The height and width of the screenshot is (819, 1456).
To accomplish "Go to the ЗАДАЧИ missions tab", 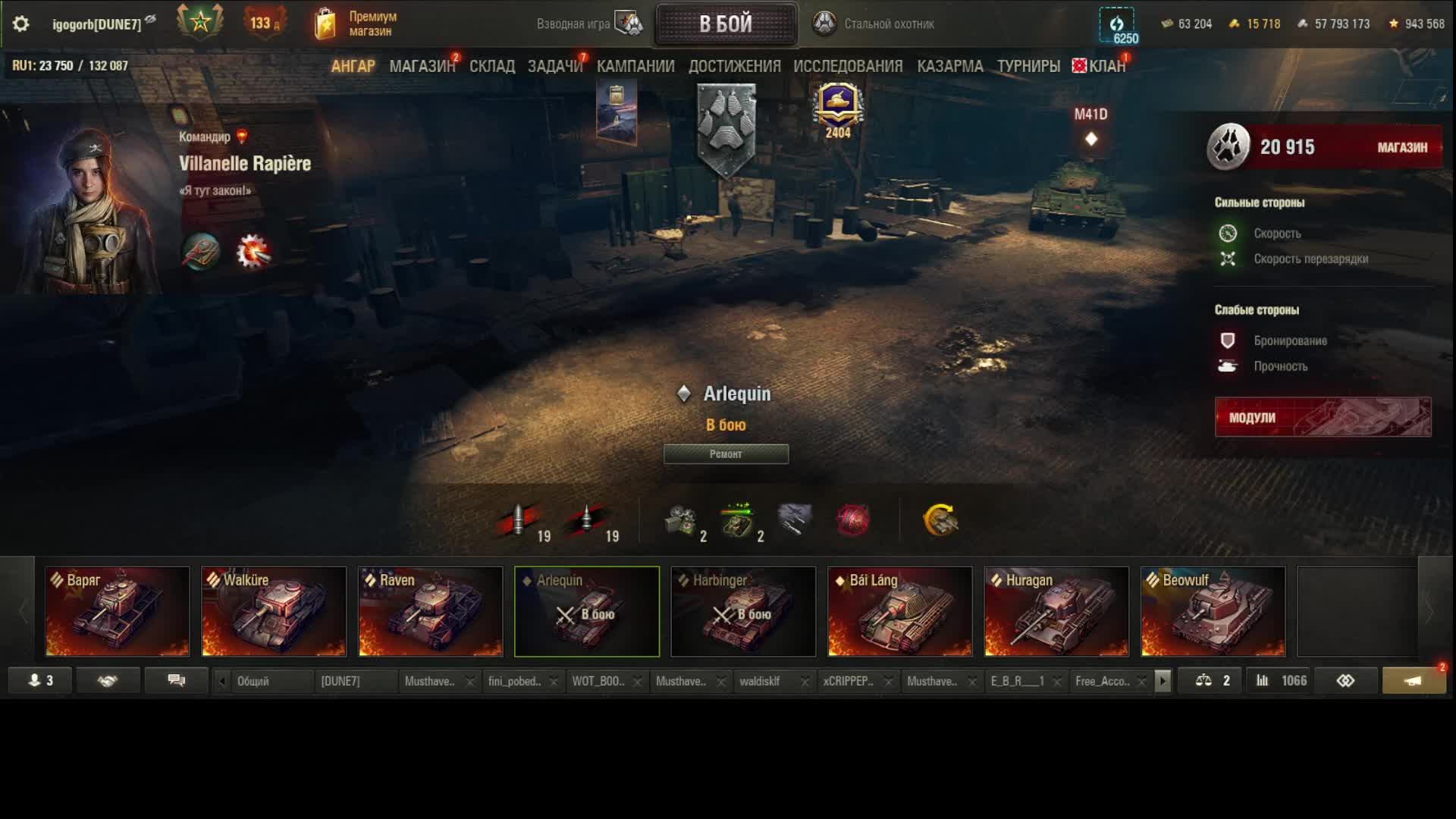I will [554, 67].
